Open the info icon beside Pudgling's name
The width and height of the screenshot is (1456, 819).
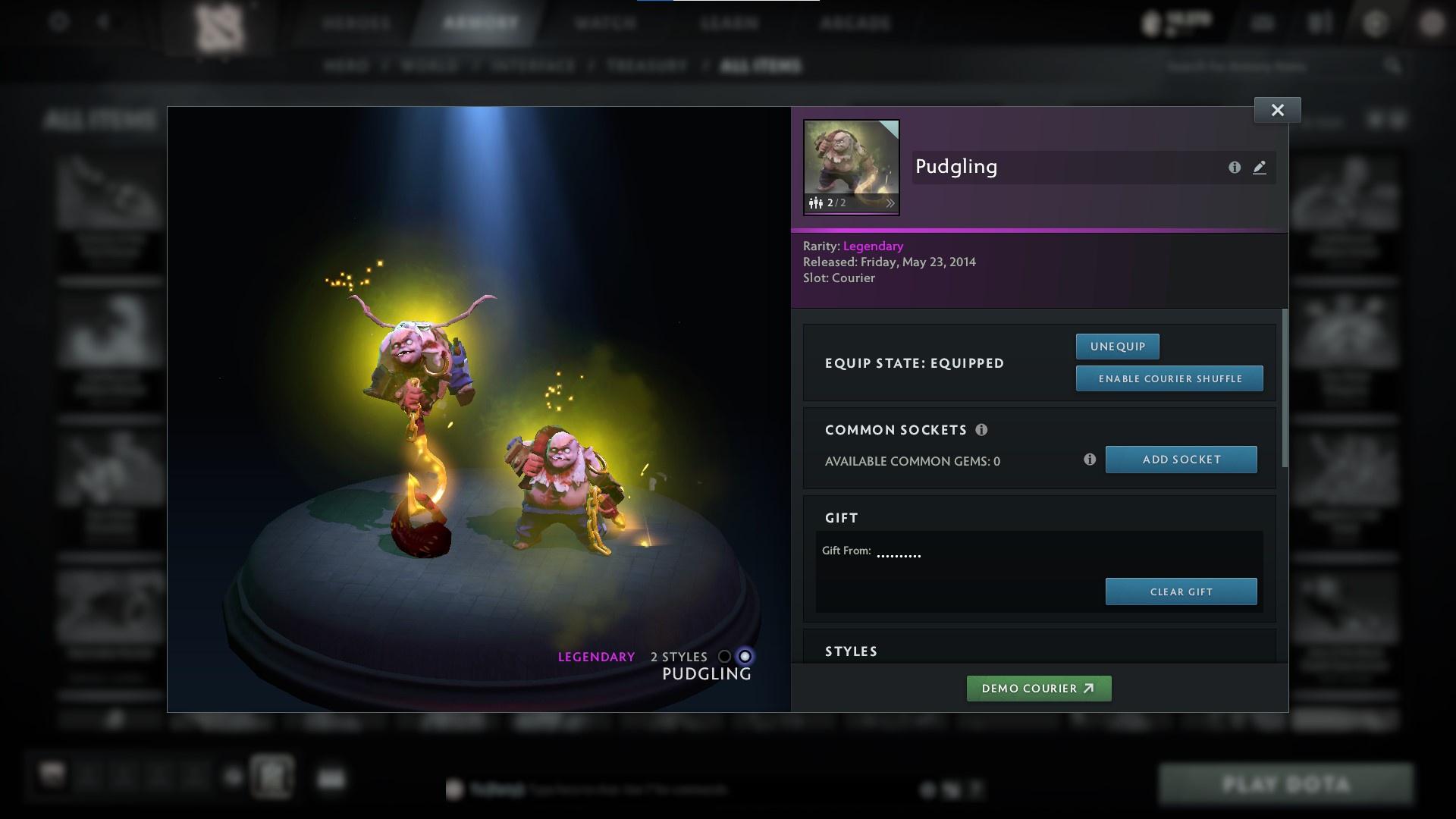[x=1235, y=168]
